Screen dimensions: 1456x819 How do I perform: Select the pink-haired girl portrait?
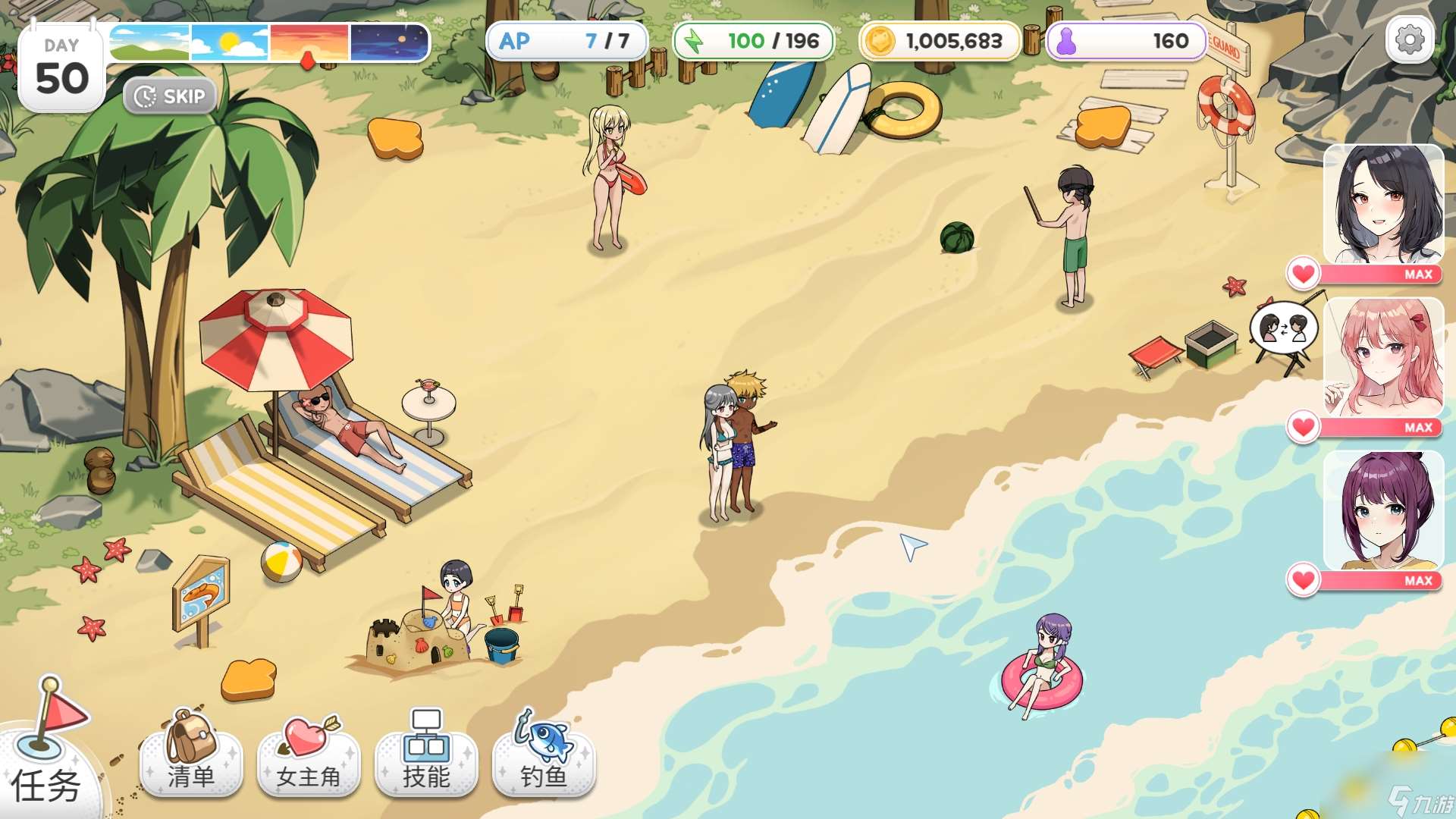1383,357
